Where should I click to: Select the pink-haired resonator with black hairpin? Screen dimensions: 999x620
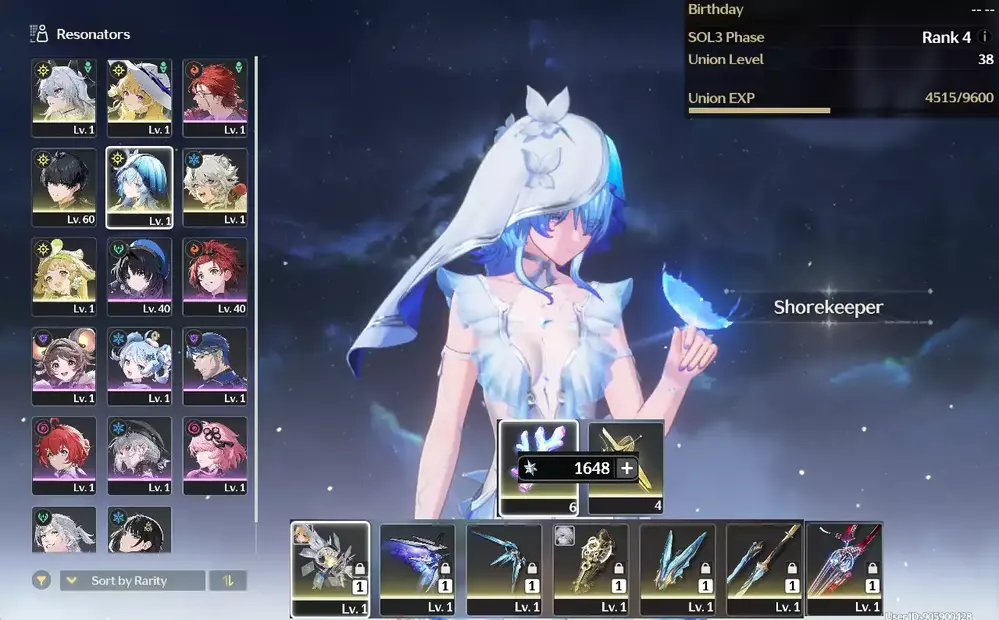coord(214,453)
